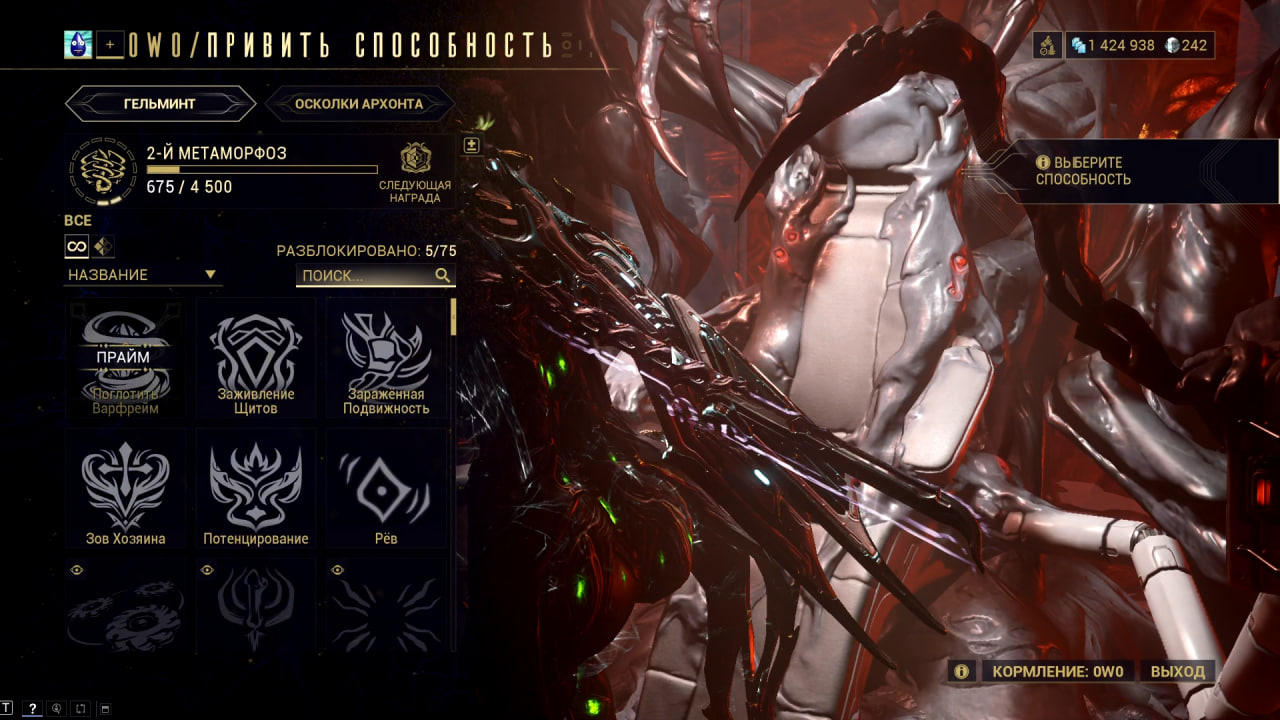Open the market icon beside the credits
This screenshot has height=720, width=1280.
pyautogui.click(x=1046, y=45)
